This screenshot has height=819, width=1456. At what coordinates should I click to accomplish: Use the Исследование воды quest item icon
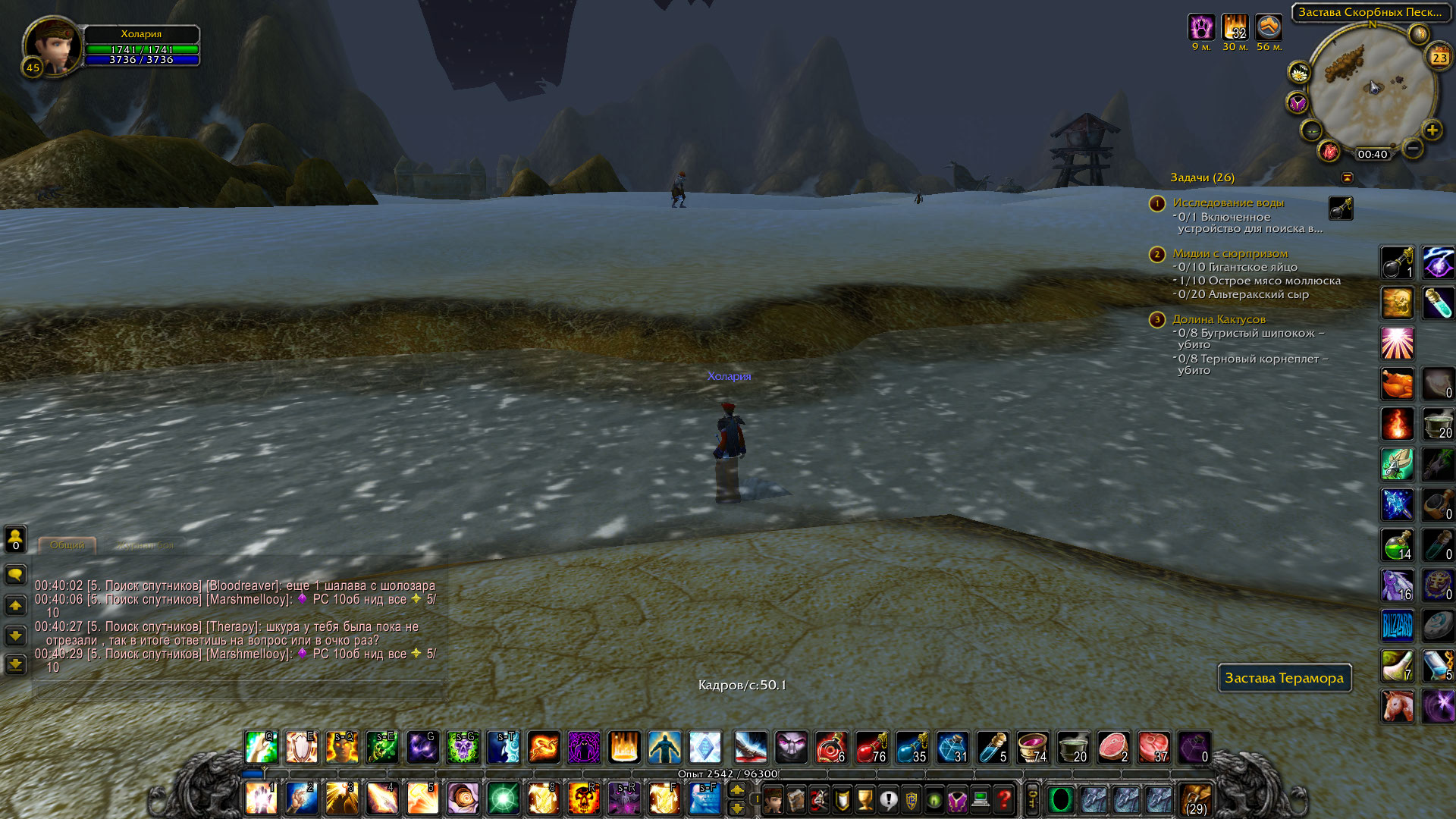pyautogui.click(x=1340, y=208)
